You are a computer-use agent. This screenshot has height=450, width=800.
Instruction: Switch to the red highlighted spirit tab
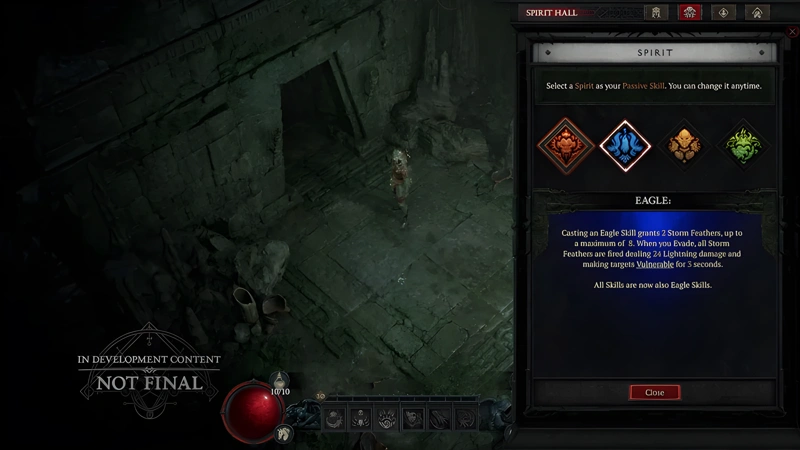coord(689,13)
